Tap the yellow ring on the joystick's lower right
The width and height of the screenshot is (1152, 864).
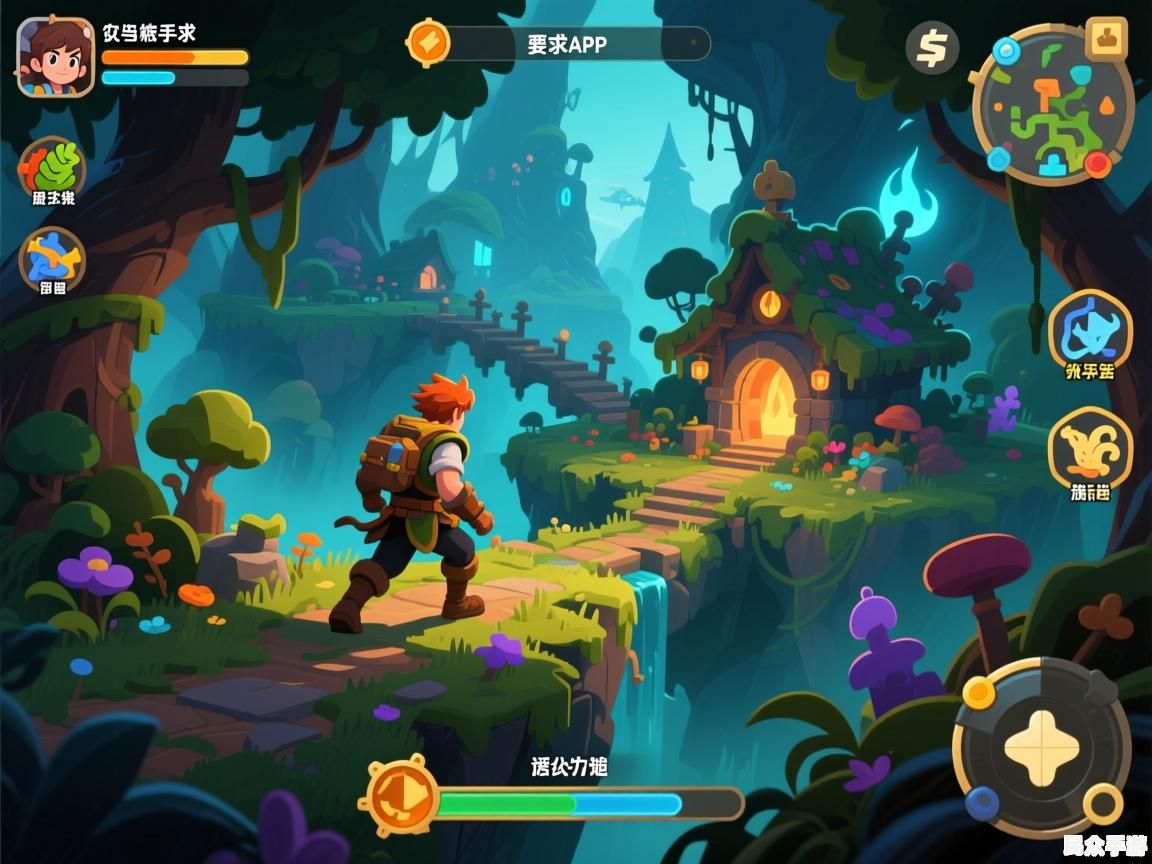click(1102, 801)
